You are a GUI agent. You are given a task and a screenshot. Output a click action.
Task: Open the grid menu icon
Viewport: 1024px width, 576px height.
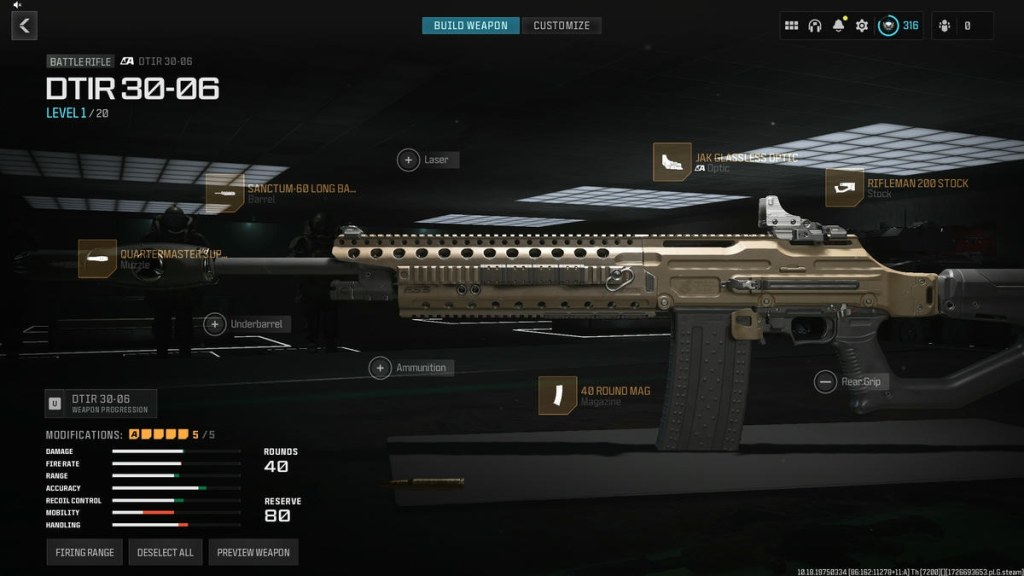point(791,26)
